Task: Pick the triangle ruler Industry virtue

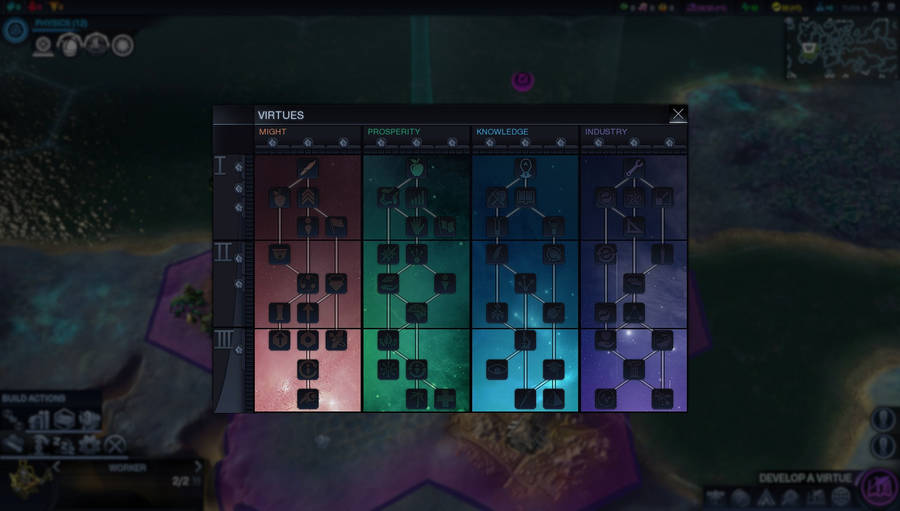Action: point(634,226)
